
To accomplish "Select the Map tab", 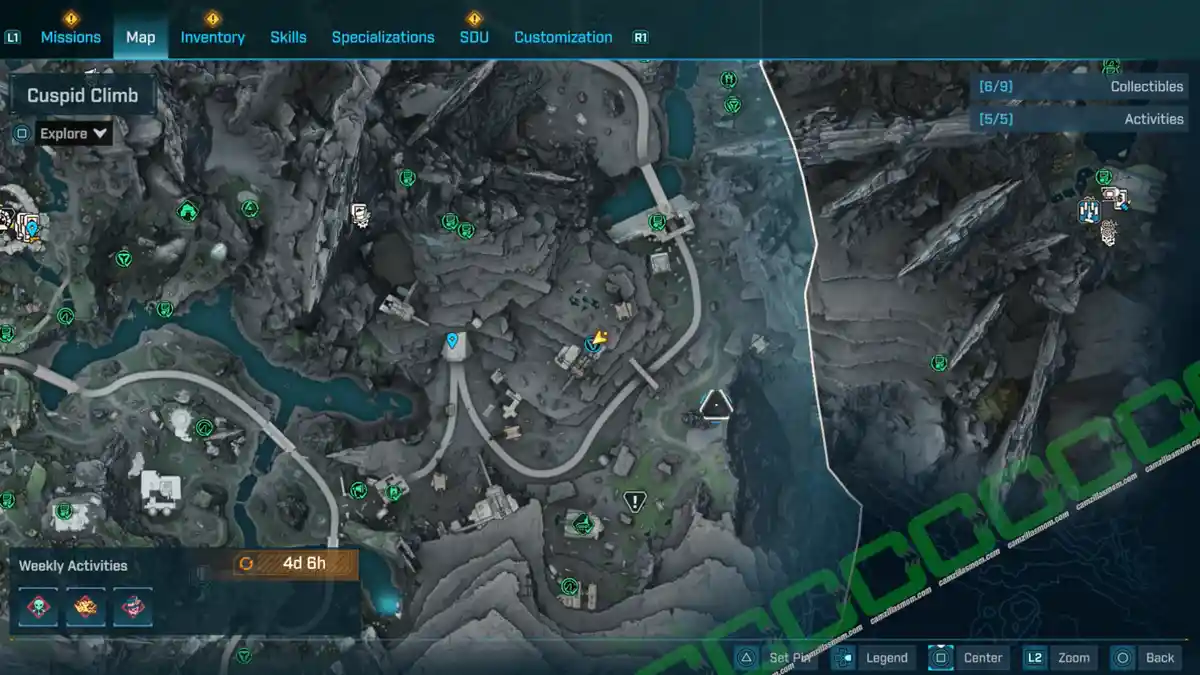I will [x=140, y=37].
